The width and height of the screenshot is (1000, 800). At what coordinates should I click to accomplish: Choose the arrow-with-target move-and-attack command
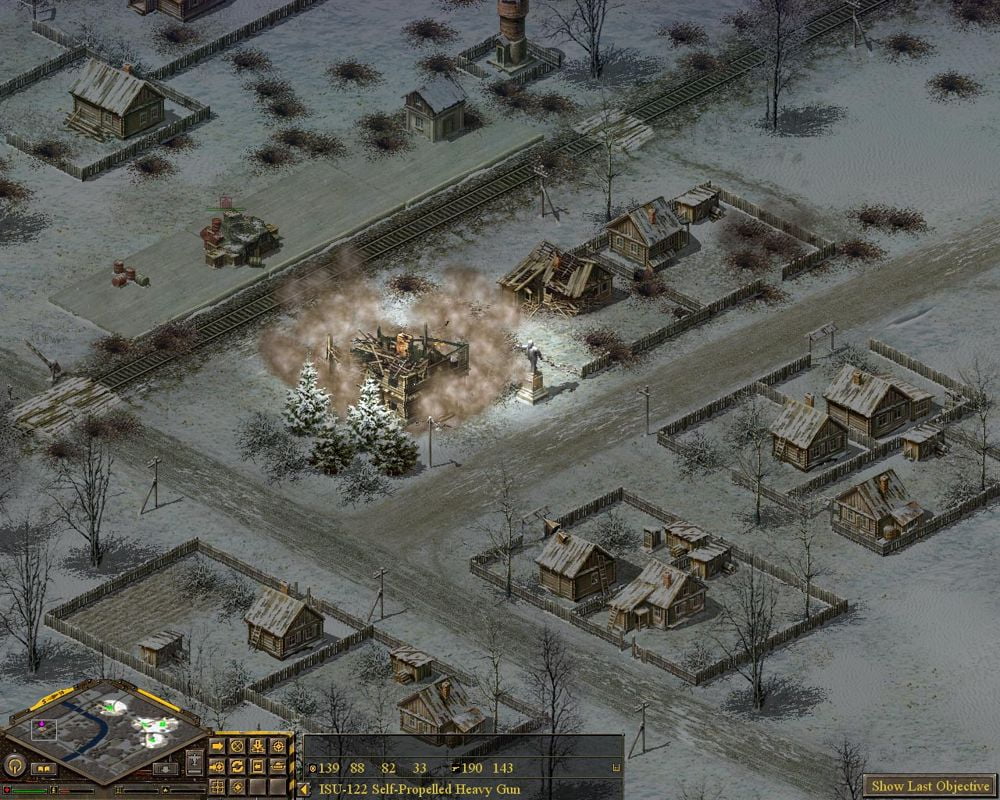(217, 767)
